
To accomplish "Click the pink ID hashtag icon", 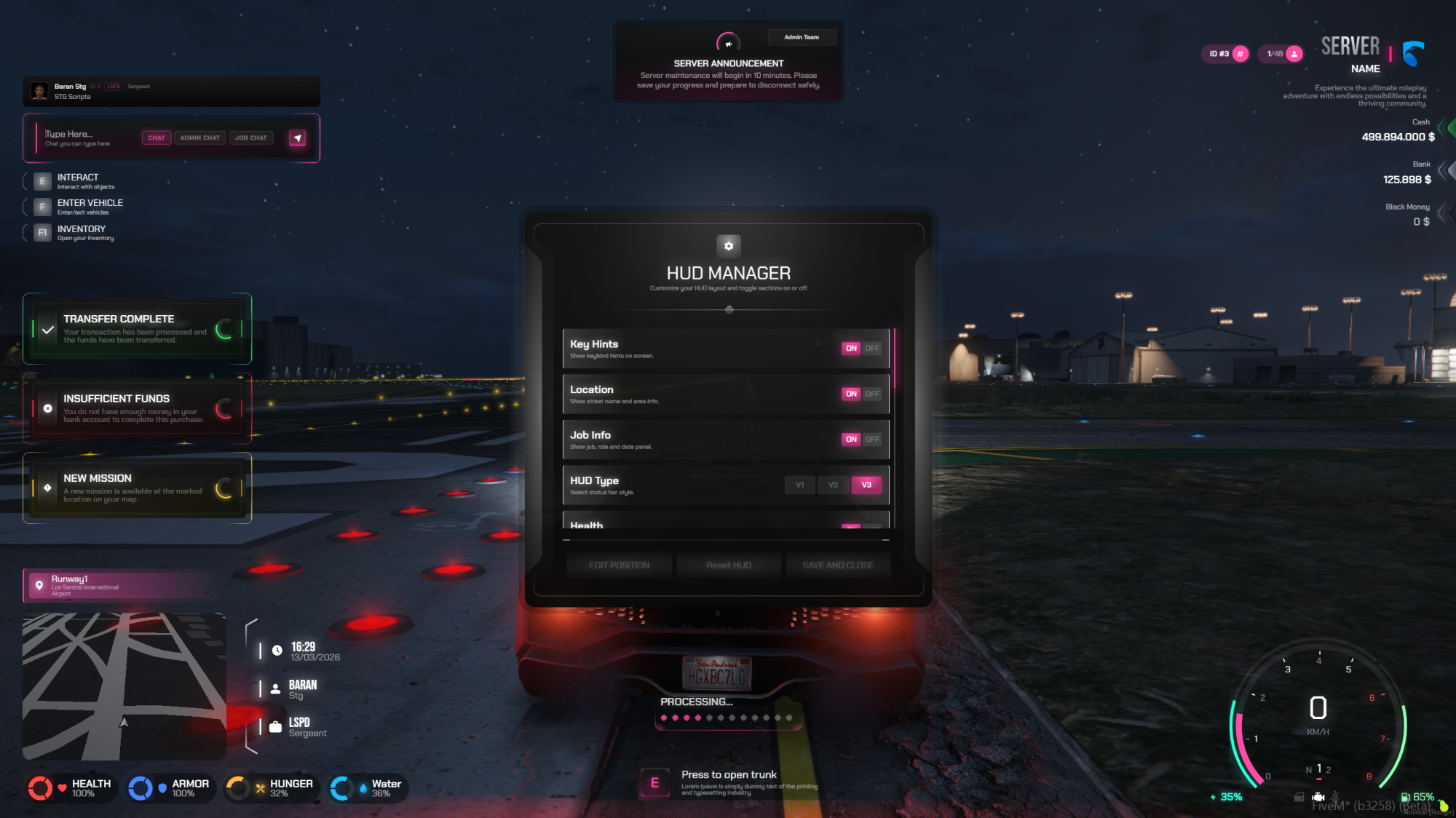I will click(1241, 54).
